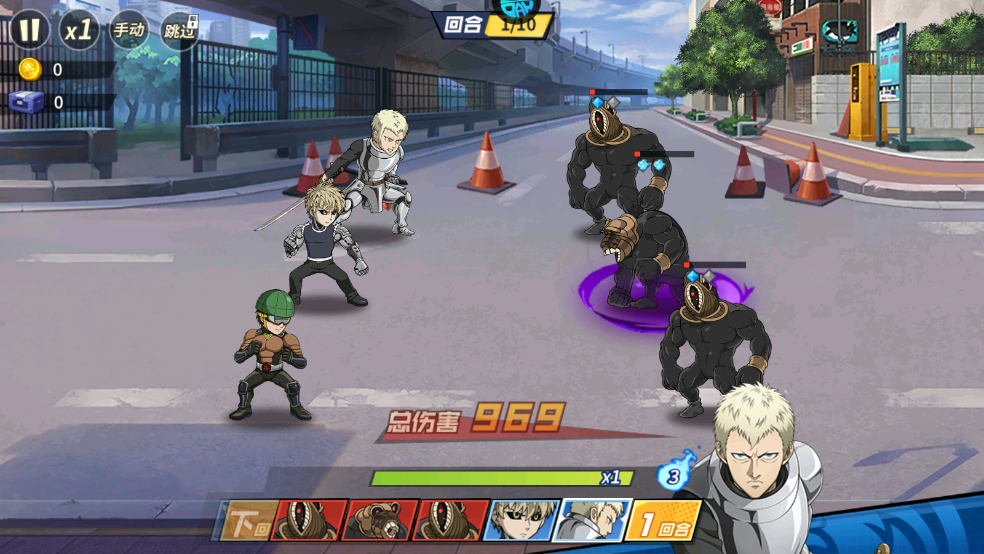Pause the battle
Screen dimensions: 984x554
pyautogui.click(x=30, y=29)
